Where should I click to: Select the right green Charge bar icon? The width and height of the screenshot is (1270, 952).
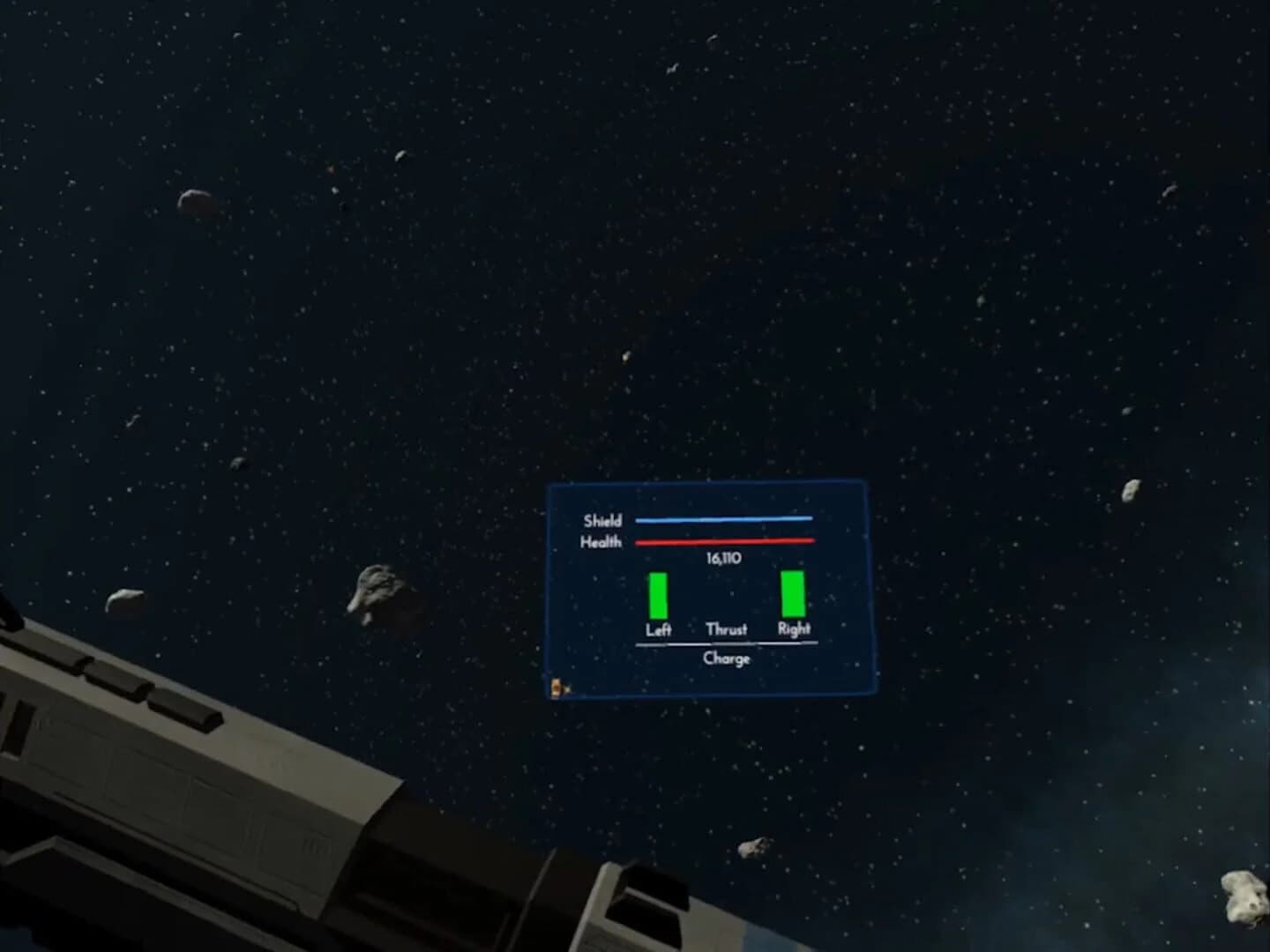tap(792, 597)
